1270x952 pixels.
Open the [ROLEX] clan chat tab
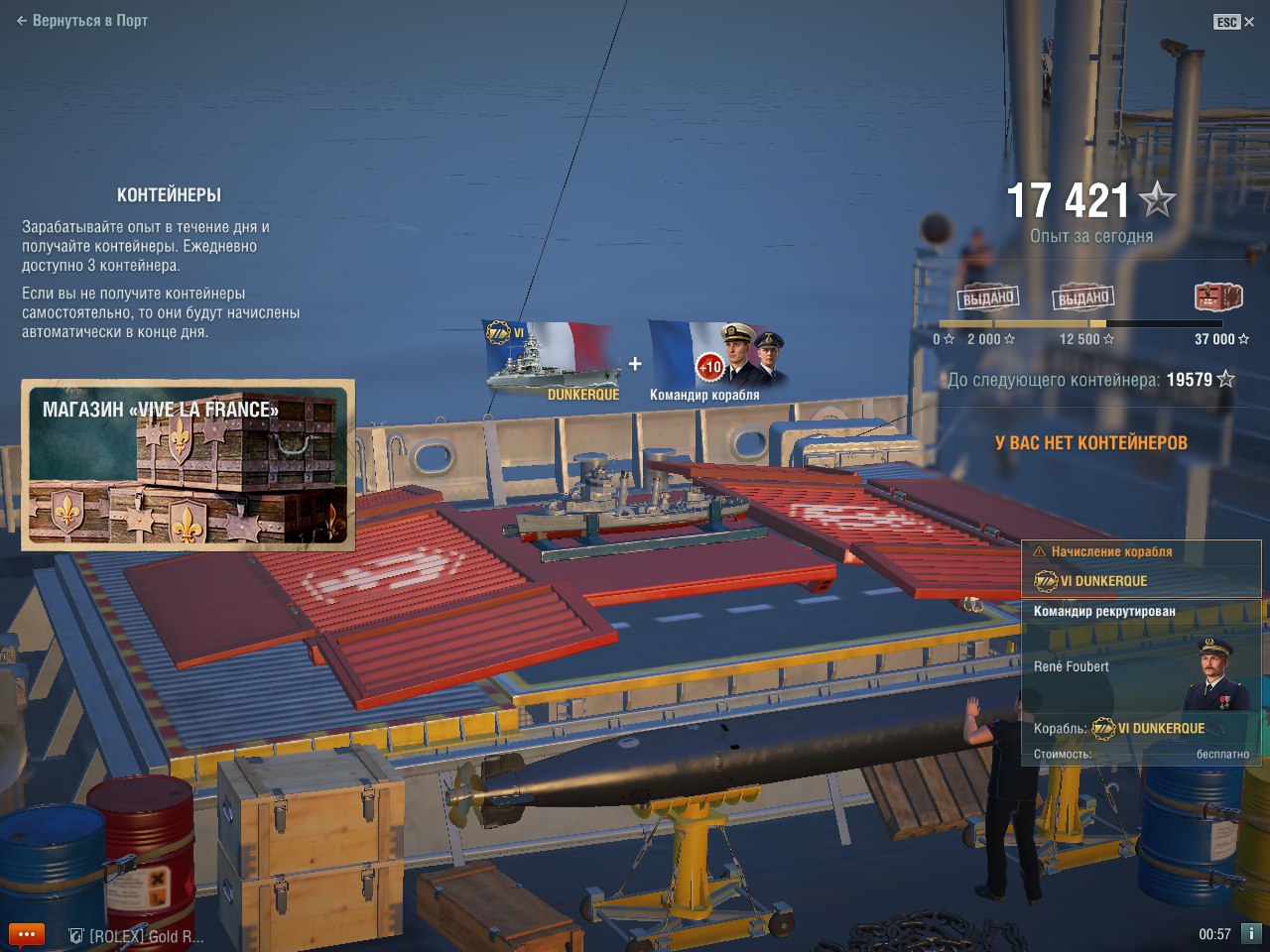click(136, 935)
